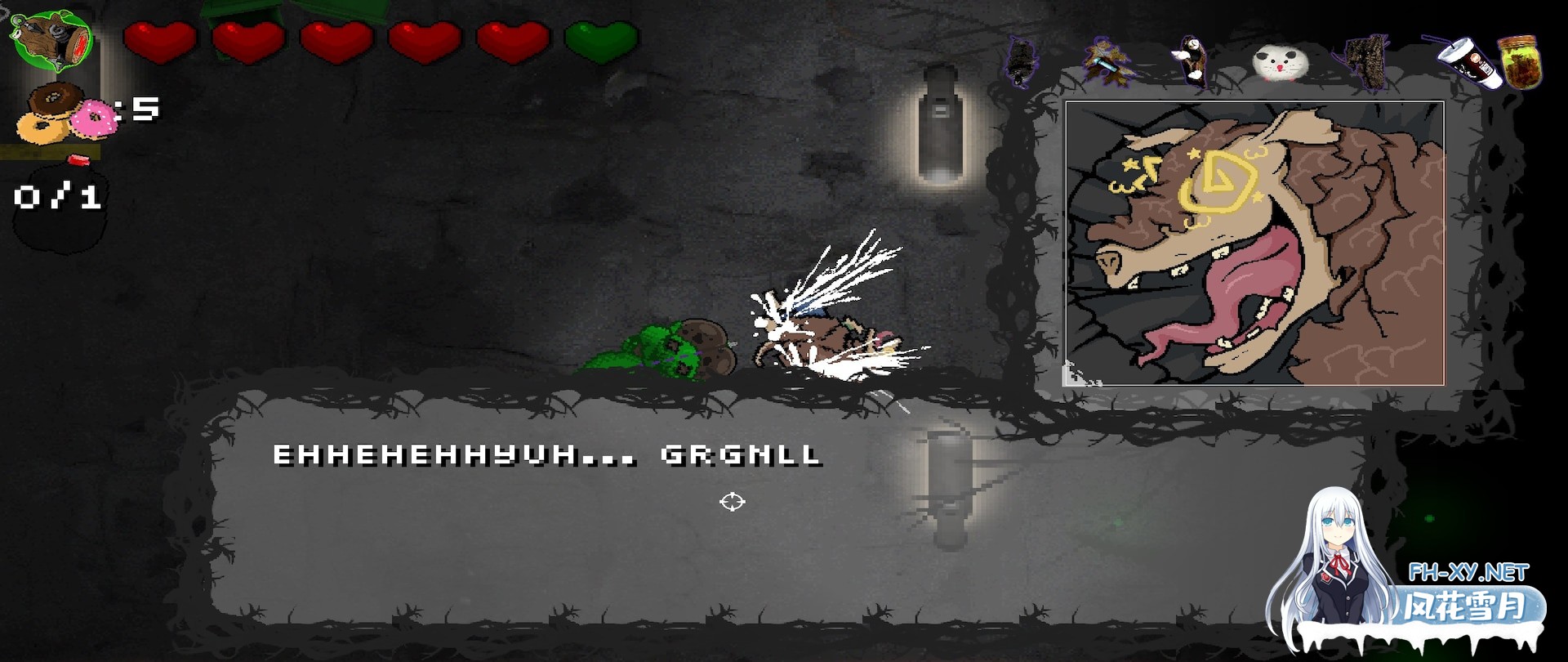Advance the "EHHEHEHHYUH... GRGNLL" dialogue box
This screenshot has height=662, width=1568.
pos(784,507)
